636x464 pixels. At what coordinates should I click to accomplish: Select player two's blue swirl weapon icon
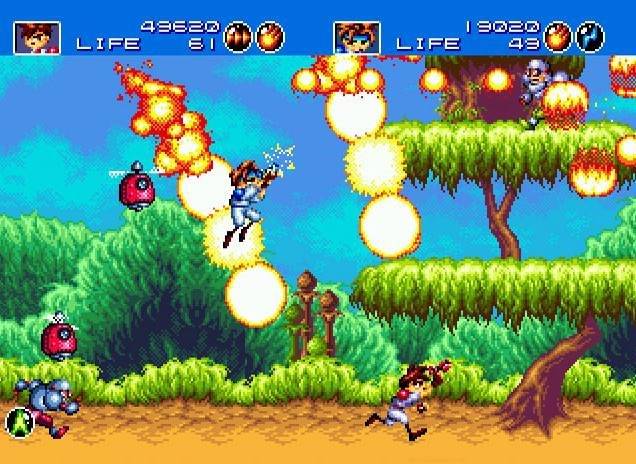pos(590,37)
